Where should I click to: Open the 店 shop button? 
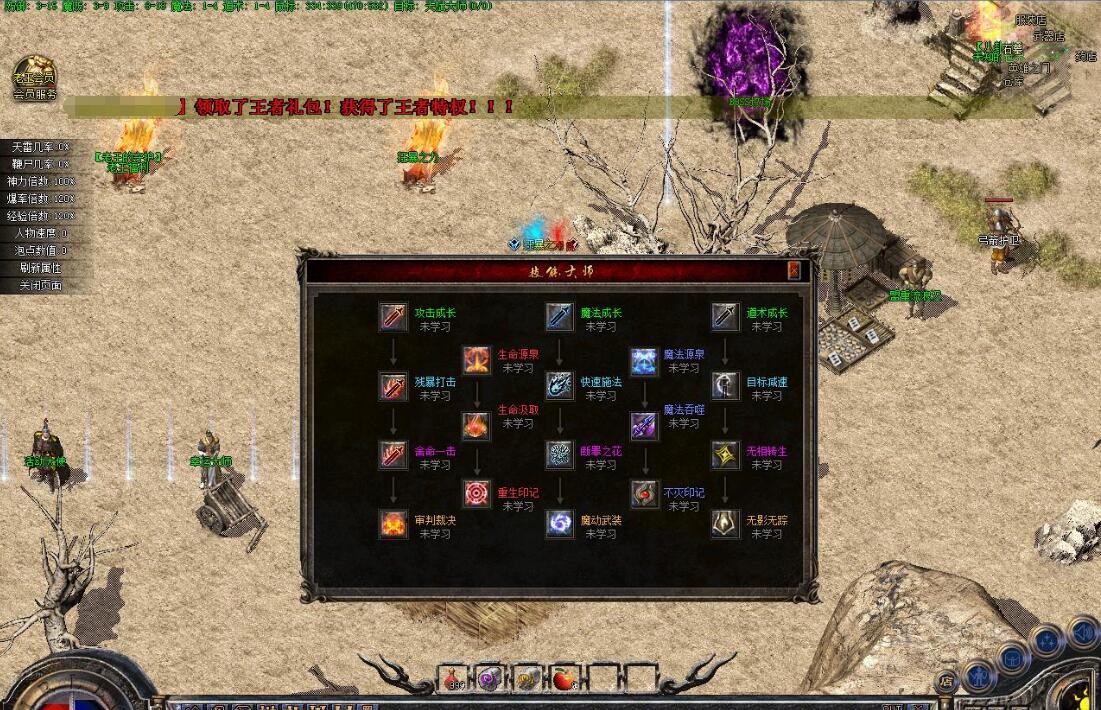(946, 681)
